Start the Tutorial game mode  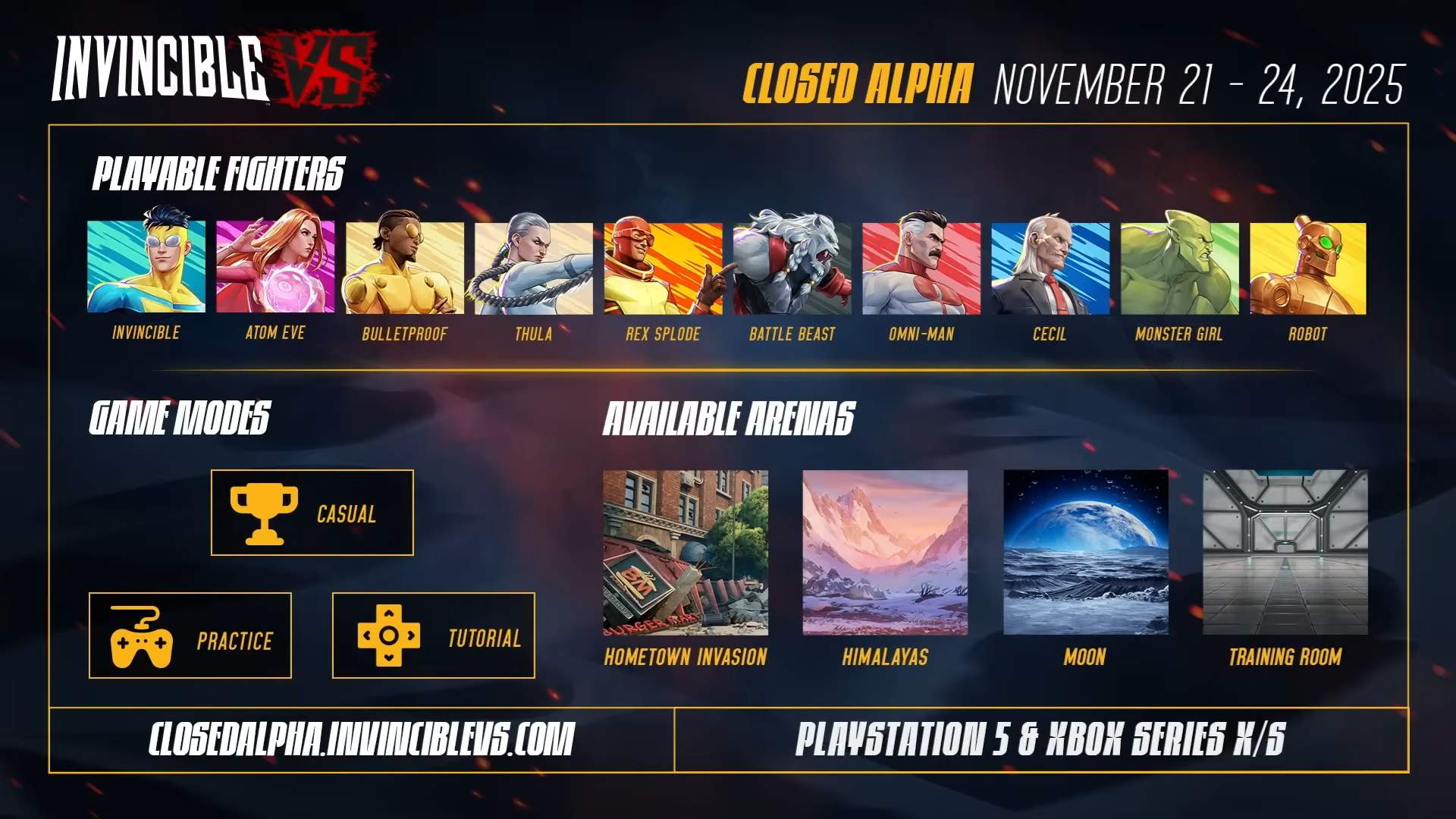(434, 635)
